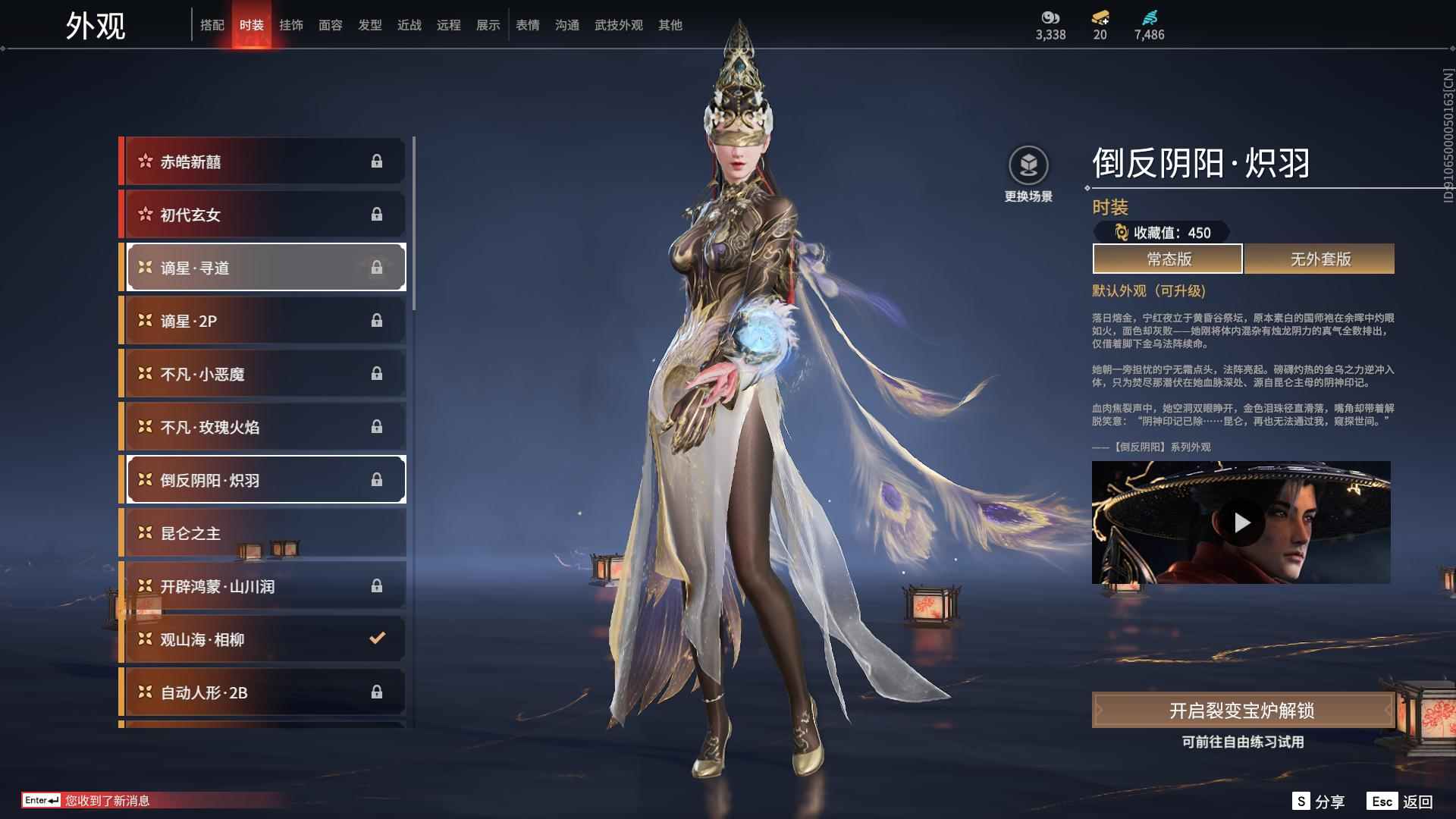Screen dimensions: 1456x819
Task: Open the 武技外观 menu tab
Action: 618,24
